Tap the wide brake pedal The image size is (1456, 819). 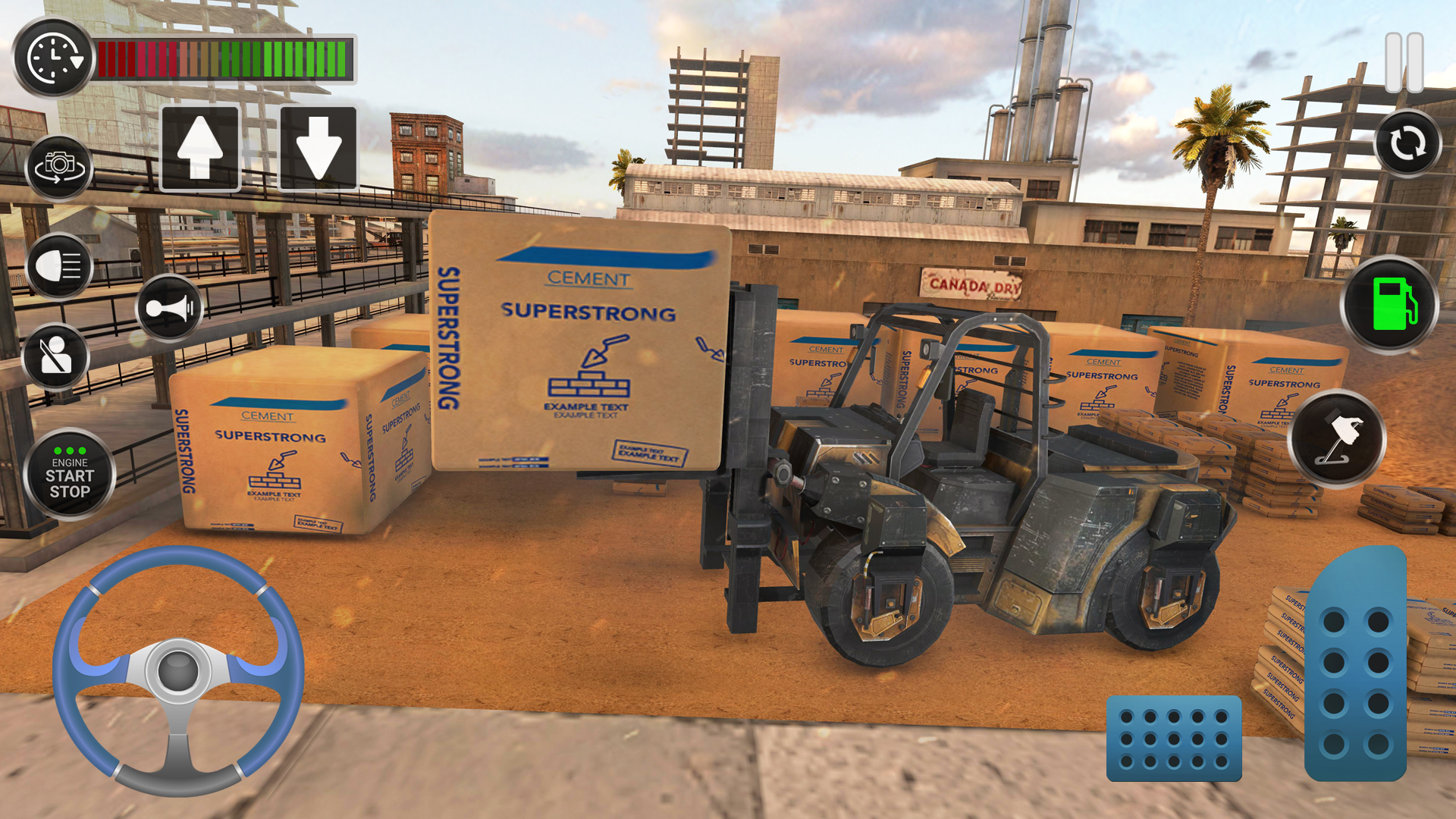pos(1173,739)
